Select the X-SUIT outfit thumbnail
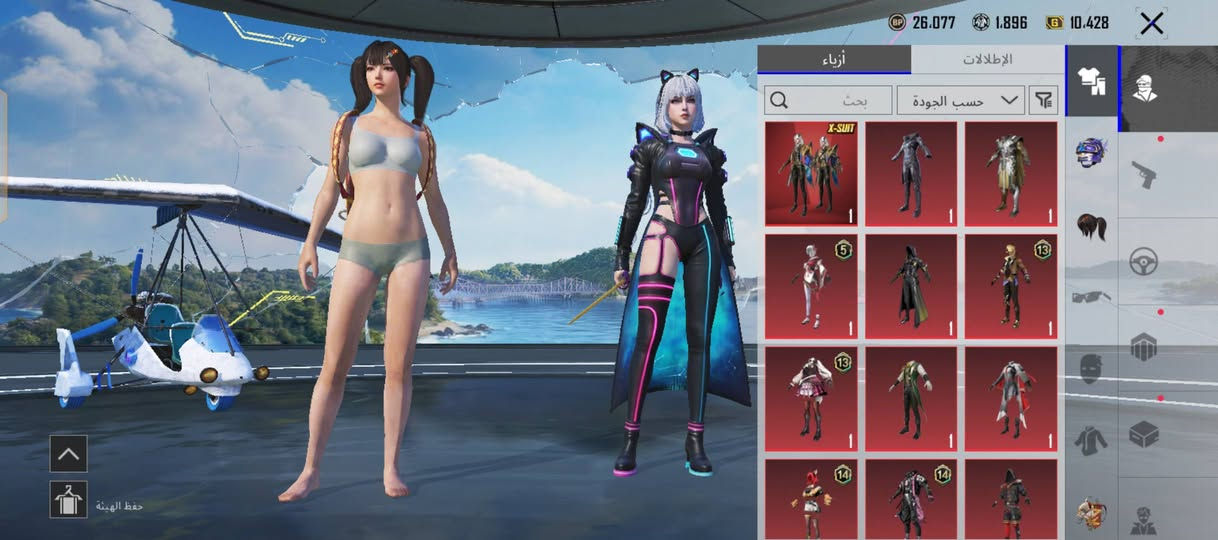Viewport: 1218px width, 540px height. (811, 174)
